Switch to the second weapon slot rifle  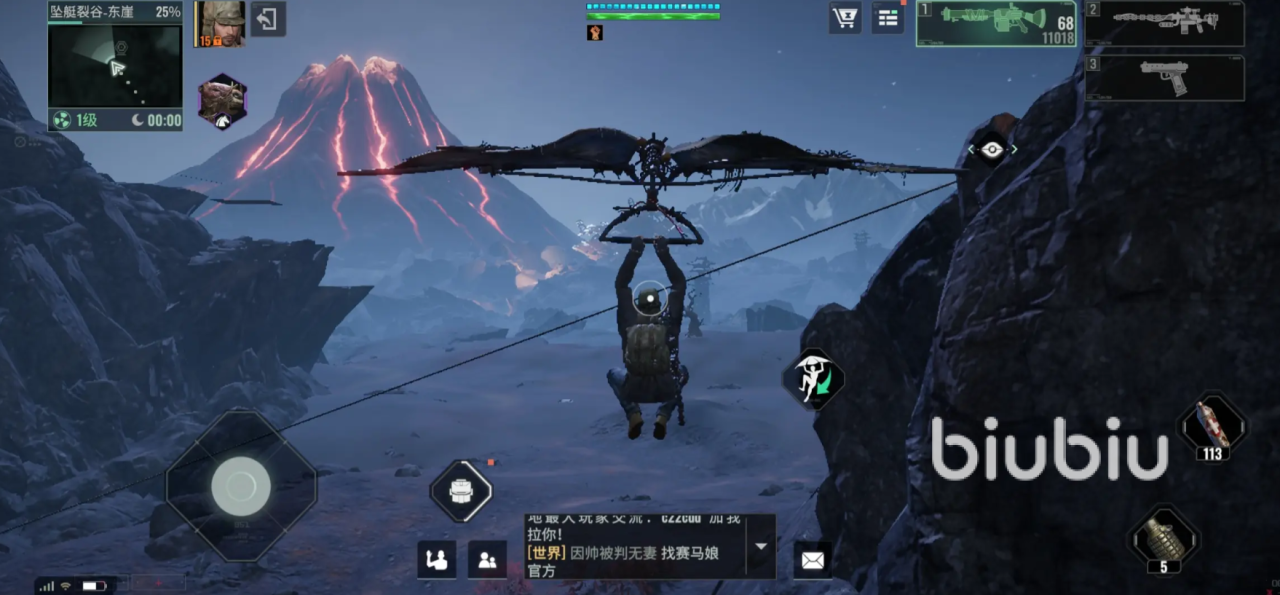pos(1165,24)
